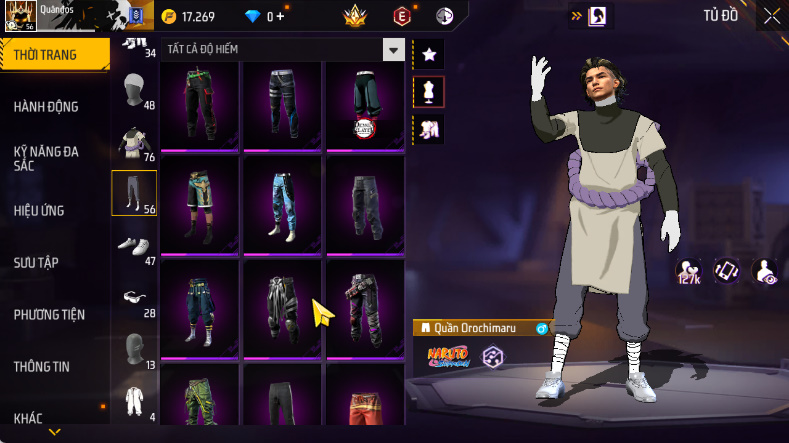Choose the Phương Tiện tab

49,315
